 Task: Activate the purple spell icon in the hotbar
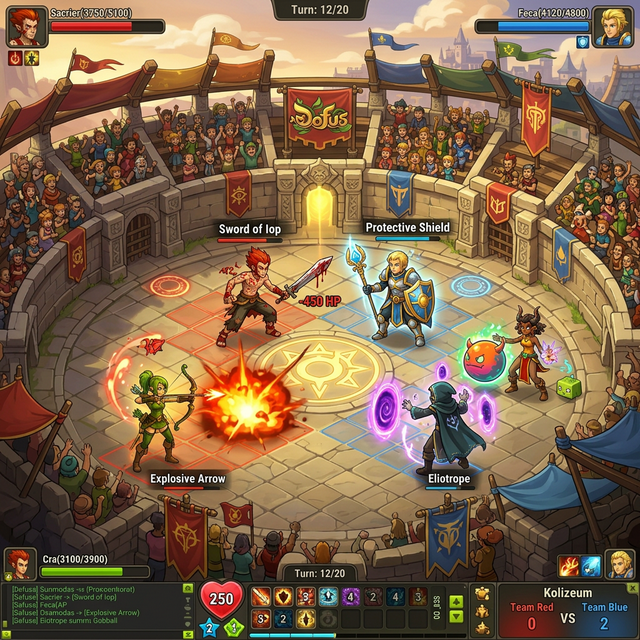click(x=350, y=597)
